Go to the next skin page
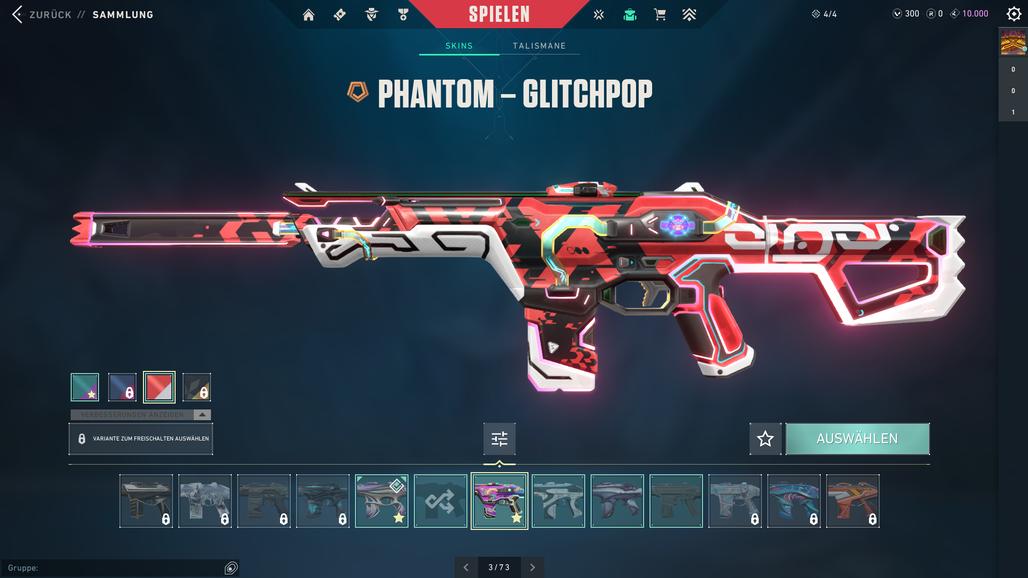This screenshot has width=1028, height=578. coord(533,567)
